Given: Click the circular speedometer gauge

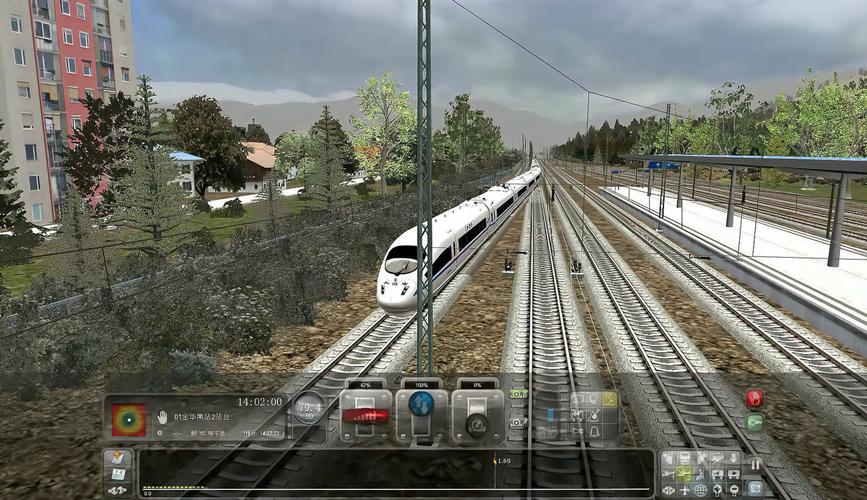Looking at the screenshot, I should click(x=308, y=407).
